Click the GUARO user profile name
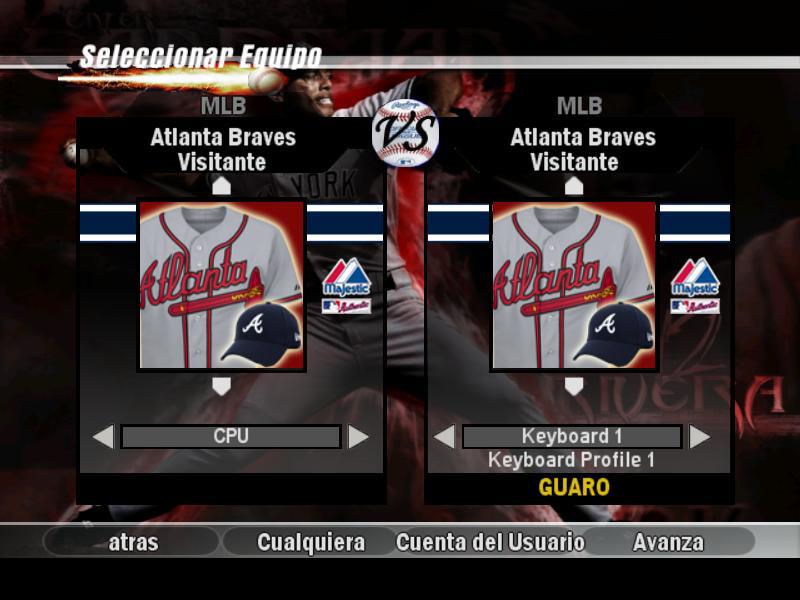Screen dimensions: 800x600 tap(574, 488)
